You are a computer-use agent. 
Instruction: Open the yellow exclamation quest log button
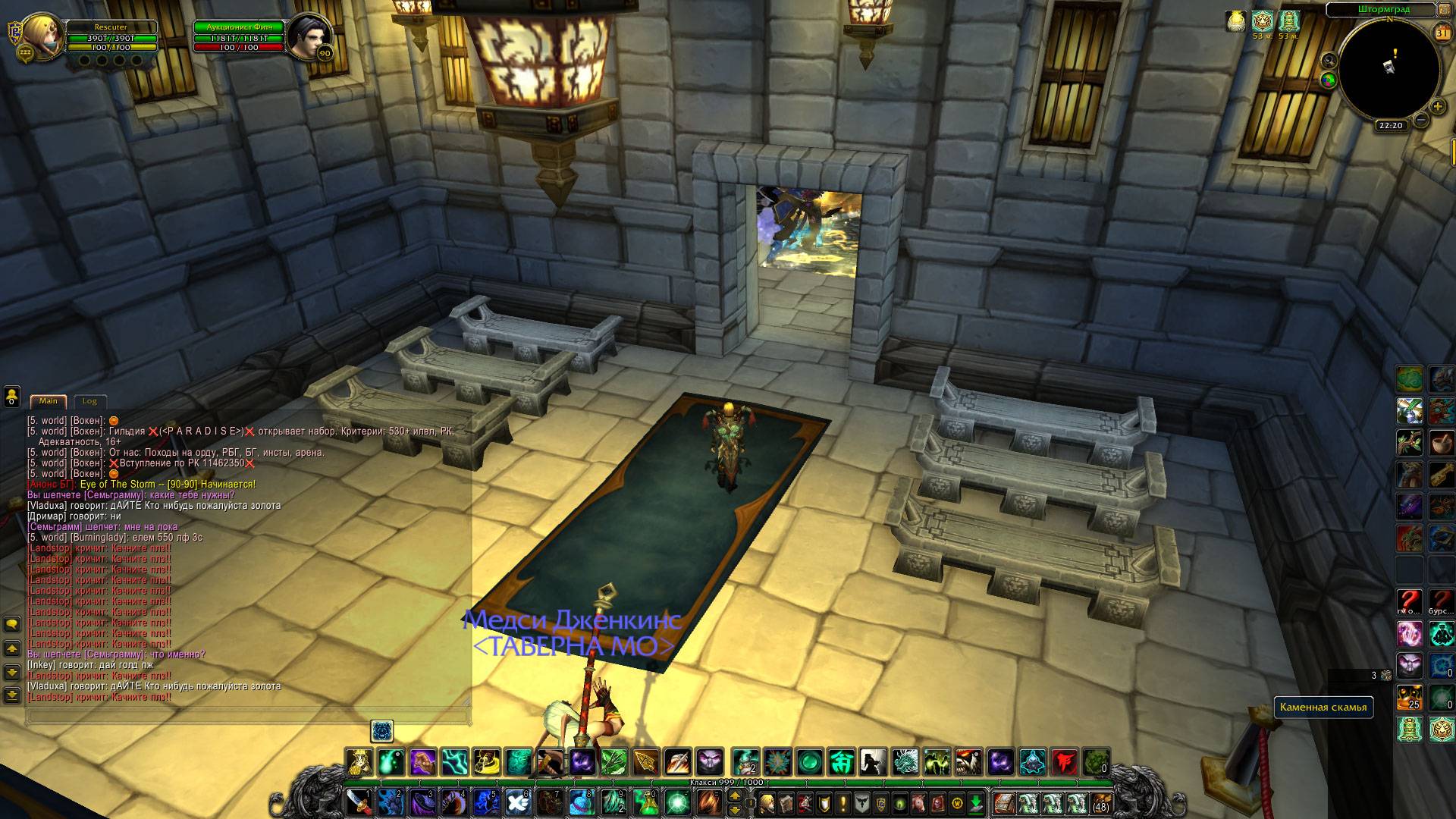click(843, 802)
